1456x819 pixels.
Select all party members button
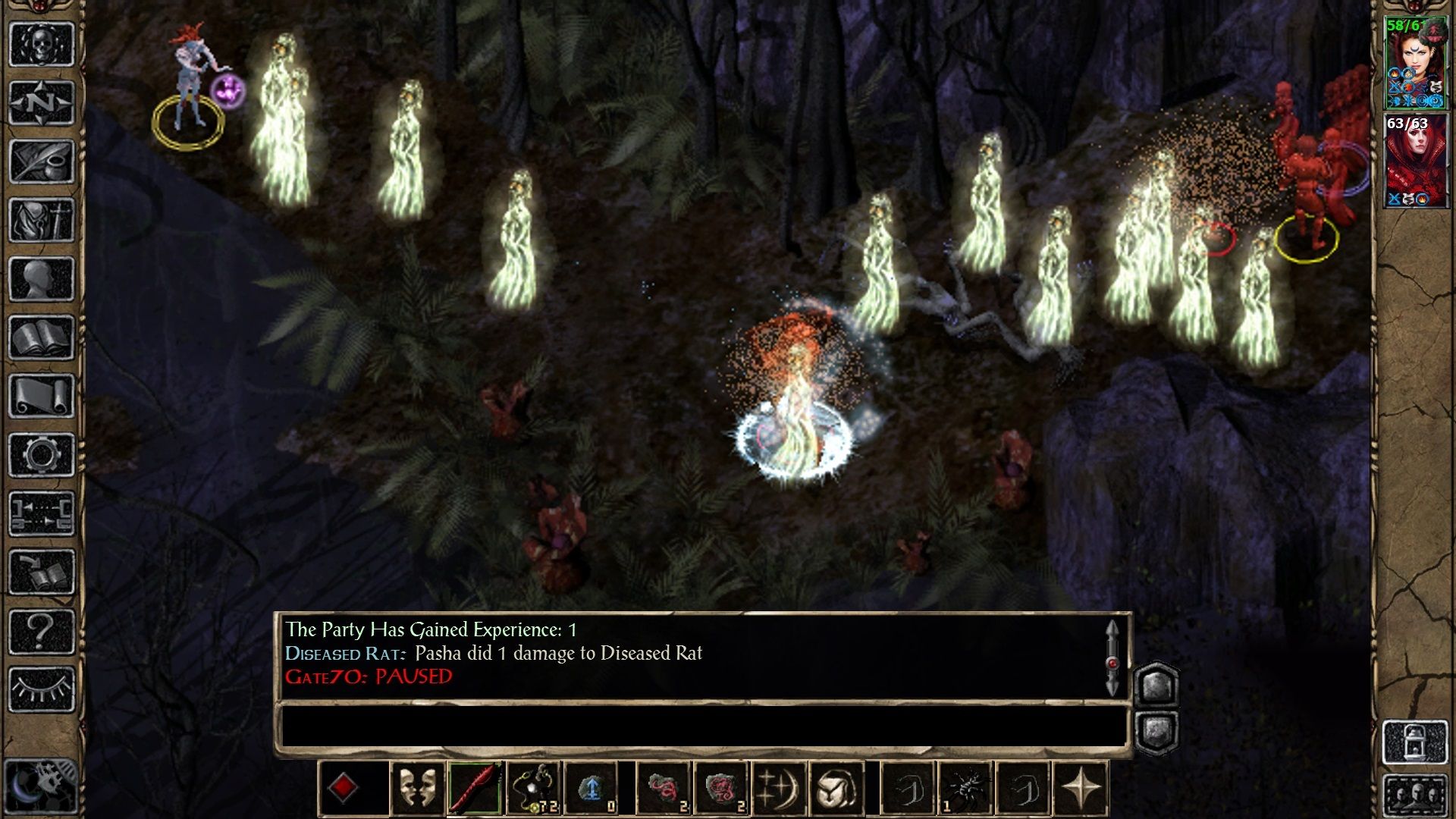click(1415, 795)
